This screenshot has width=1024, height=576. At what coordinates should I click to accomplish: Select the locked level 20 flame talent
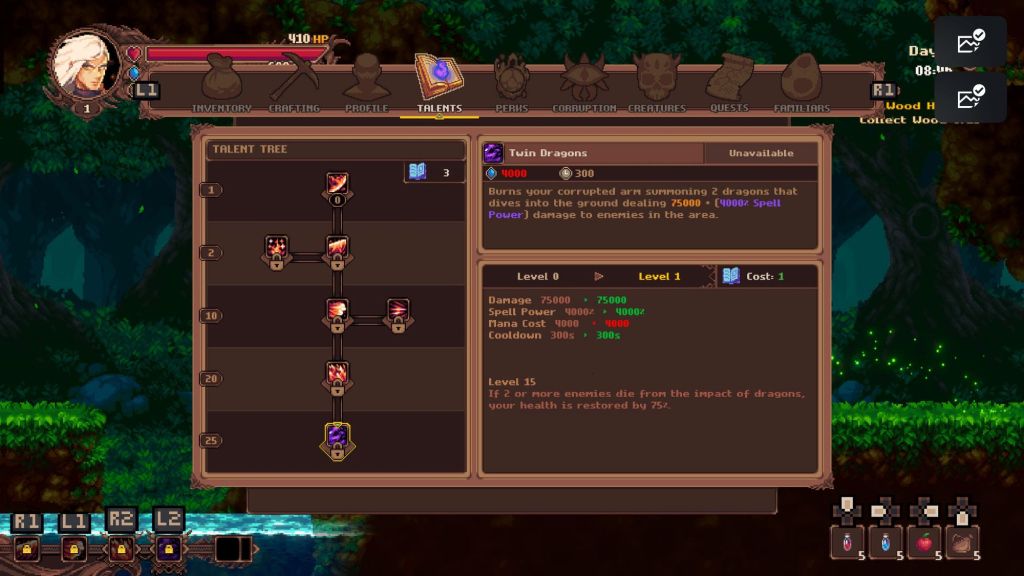[337, 377]
